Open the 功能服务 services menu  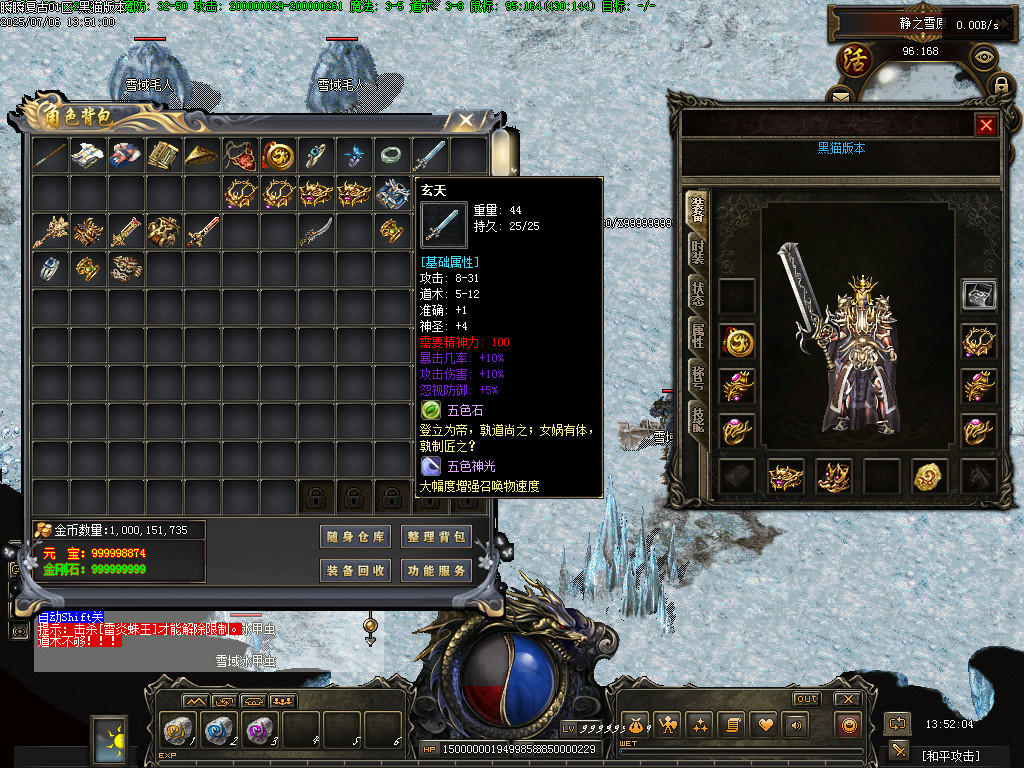[x=435, y=571]
